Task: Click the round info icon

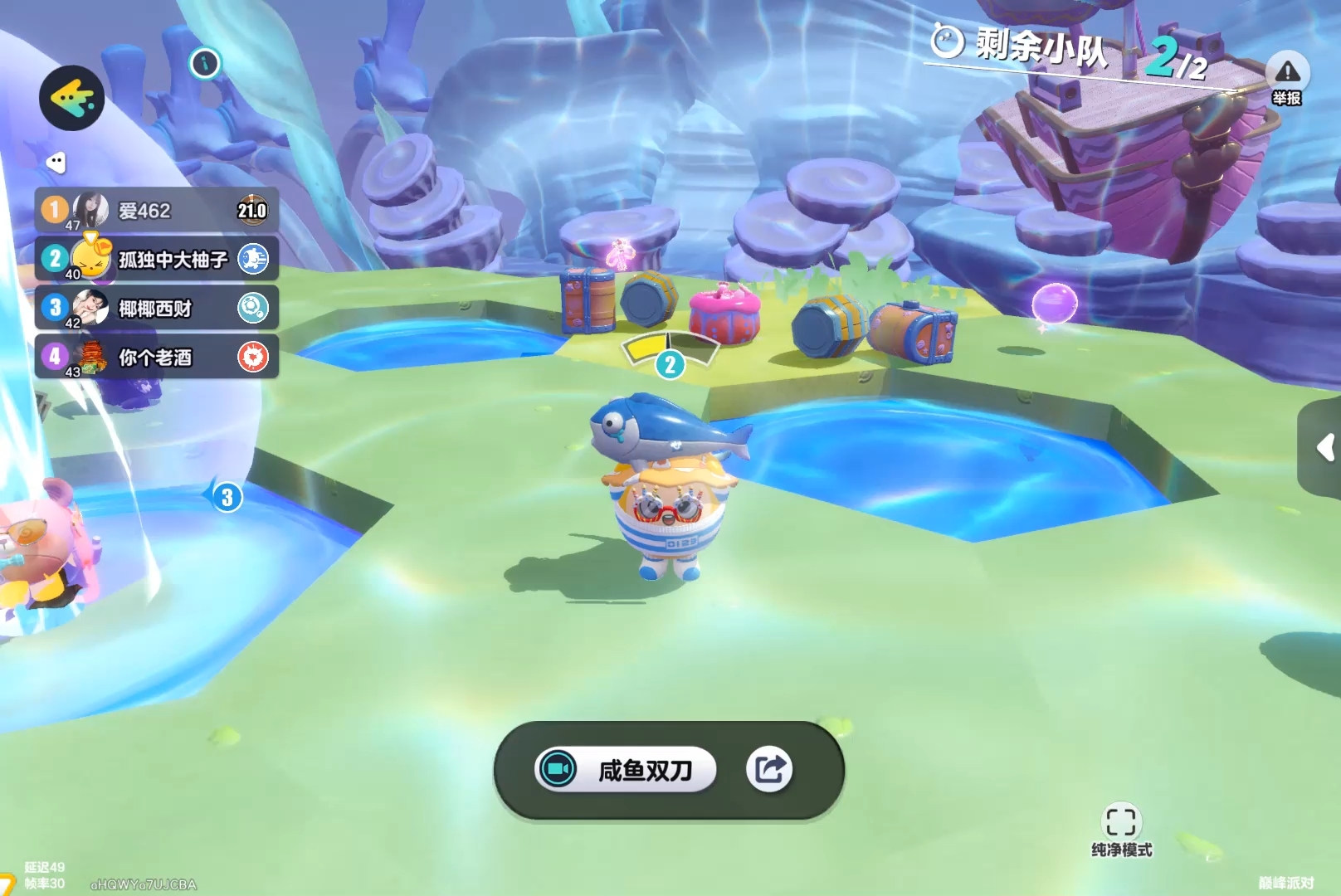Action: click(205, 63)
